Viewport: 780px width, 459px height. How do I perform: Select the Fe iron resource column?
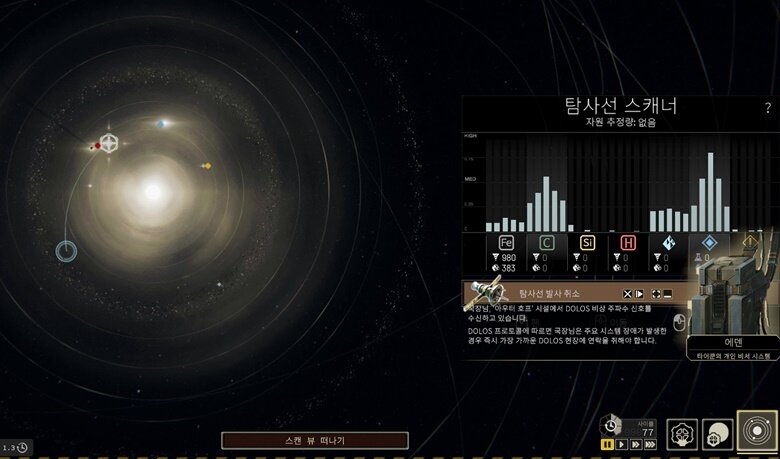click(x=505, y=243)
